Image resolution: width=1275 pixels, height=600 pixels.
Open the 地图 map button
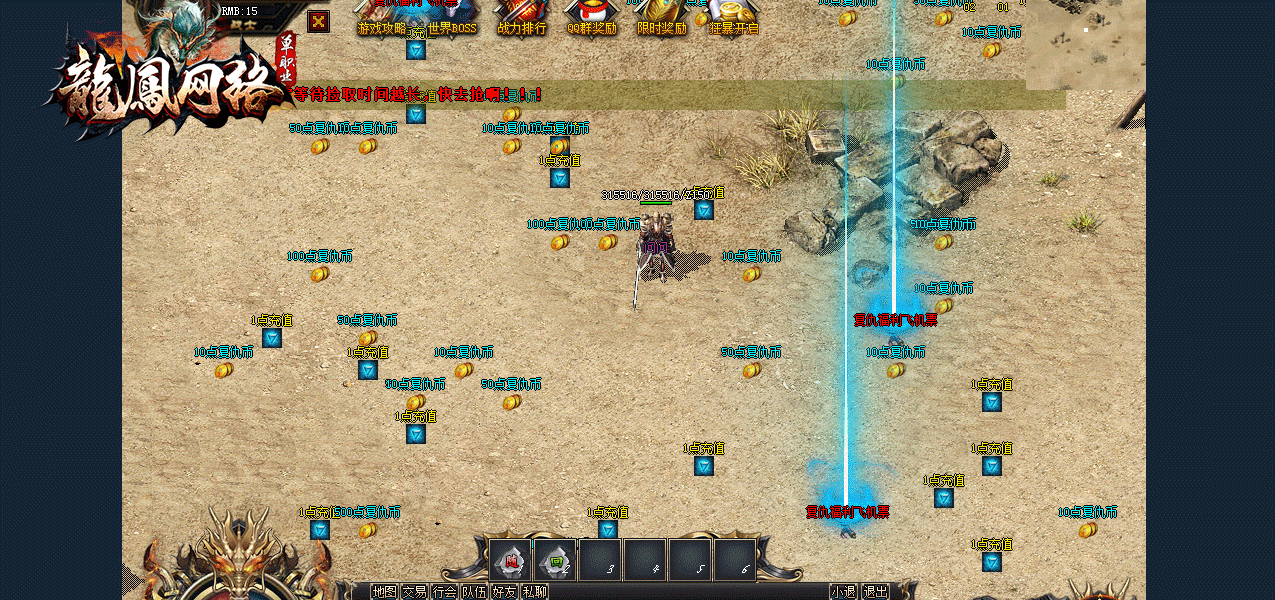click(x=384, y=592)
